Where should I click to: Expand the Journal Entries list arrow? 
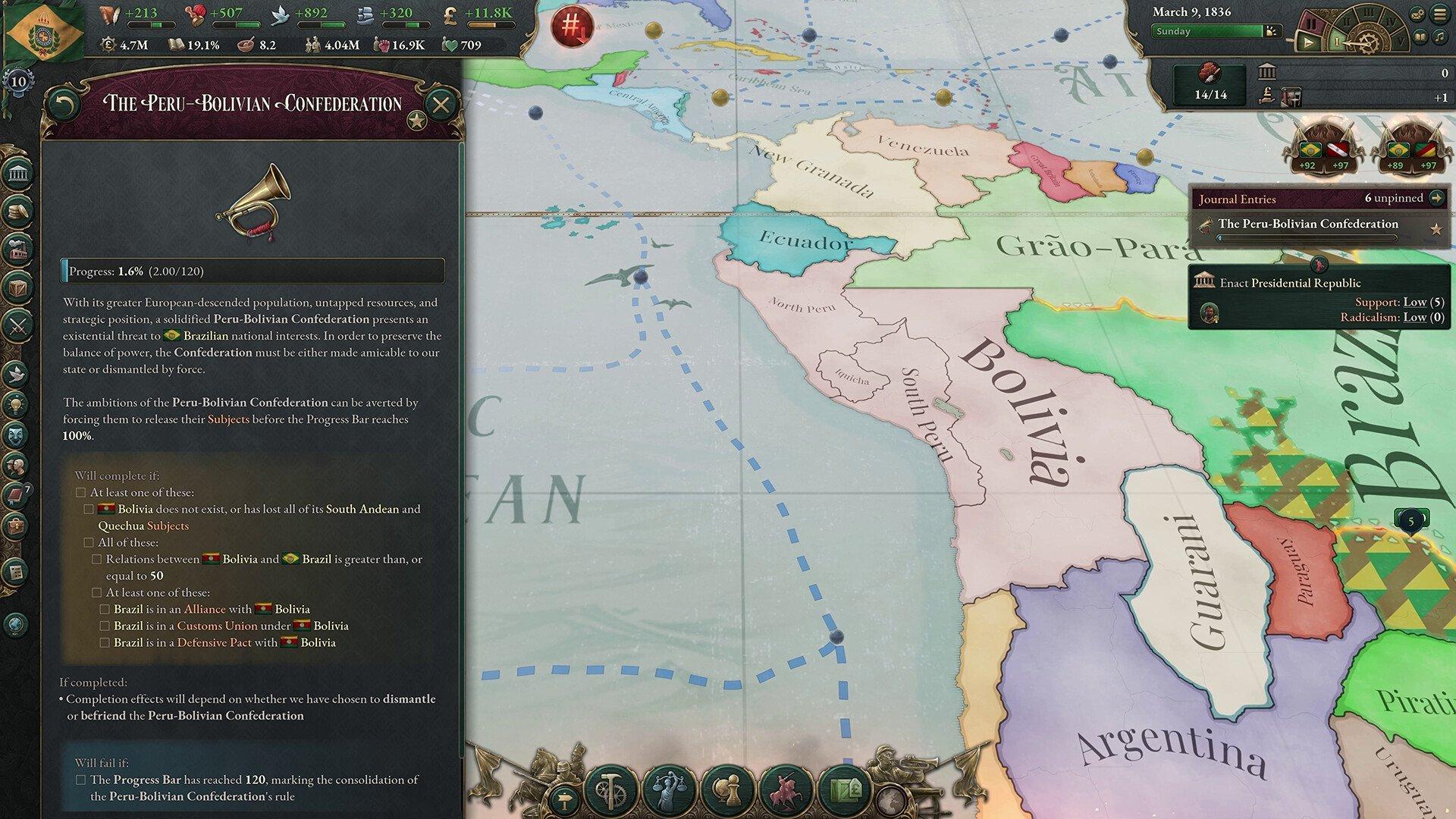(x=1436, y=198)
